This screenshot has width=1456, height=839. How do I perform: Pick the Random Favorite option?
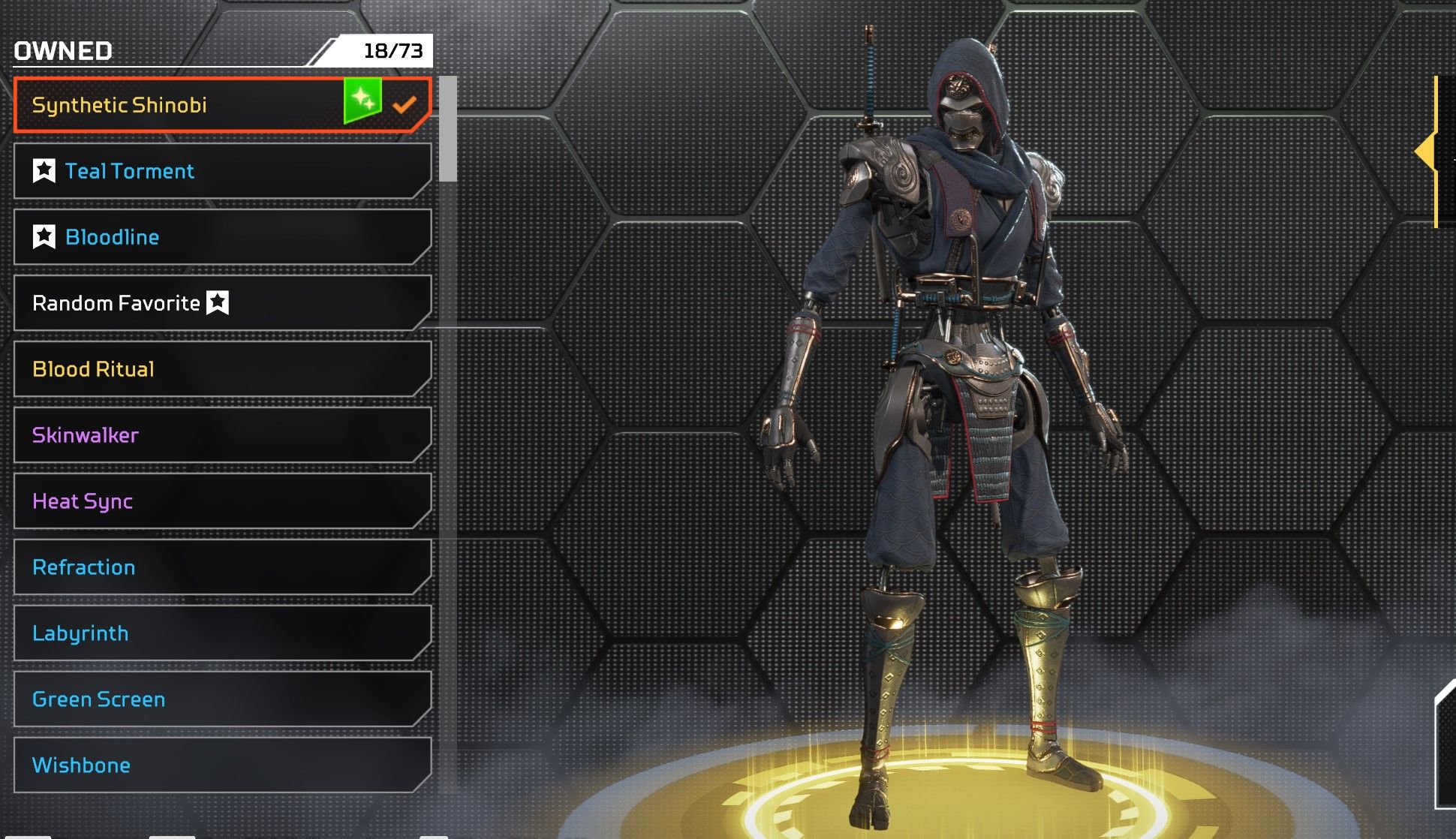[222, 303]
